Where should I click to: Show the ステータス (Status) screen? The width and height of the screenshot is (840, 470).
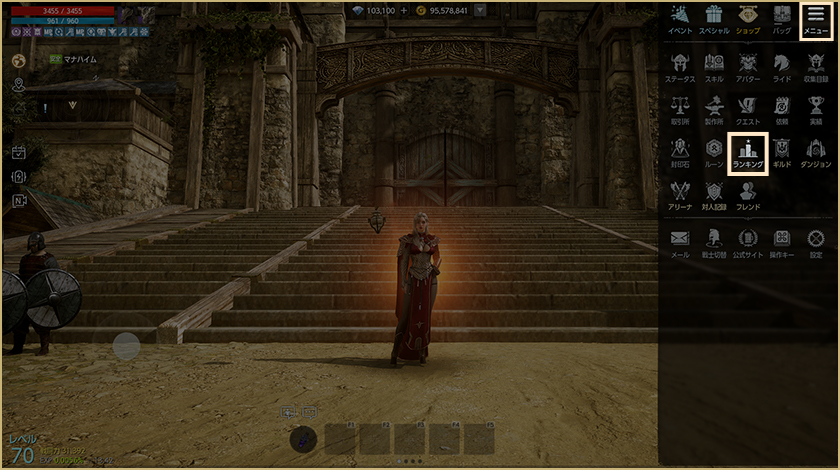(680, 66)
